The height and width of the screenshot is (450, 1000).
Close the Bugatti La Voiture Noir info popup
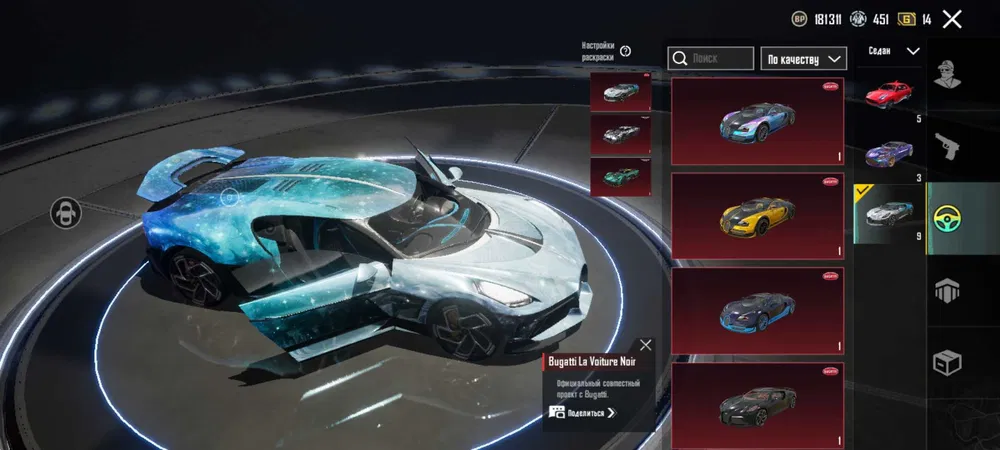coord(645,345)
